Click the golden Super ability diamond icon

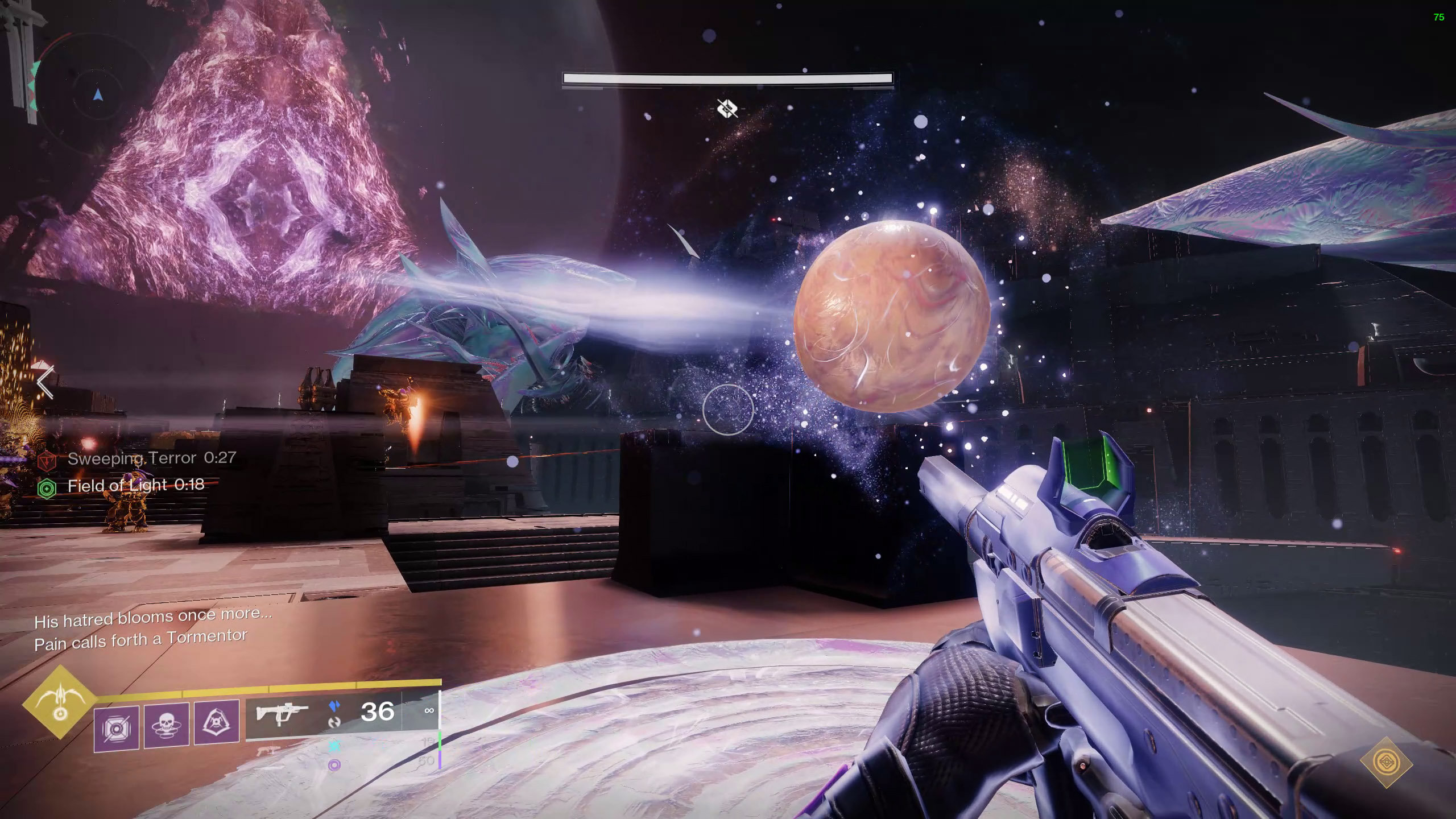click(60, 702)
